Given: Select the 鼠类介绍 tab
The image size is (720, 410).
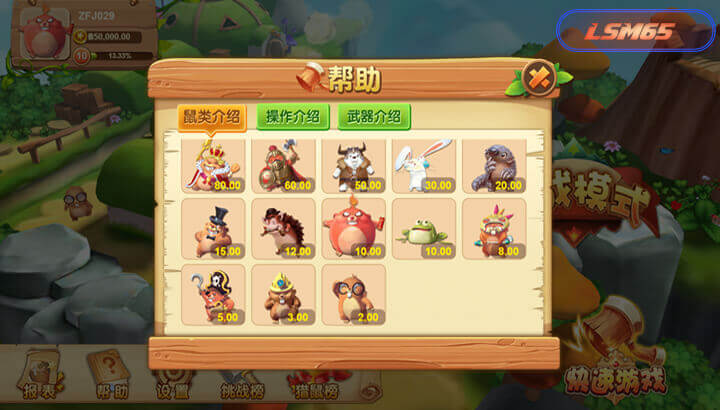Looking at the screenshot, I should pyautogui.click(x=211, y=116).
